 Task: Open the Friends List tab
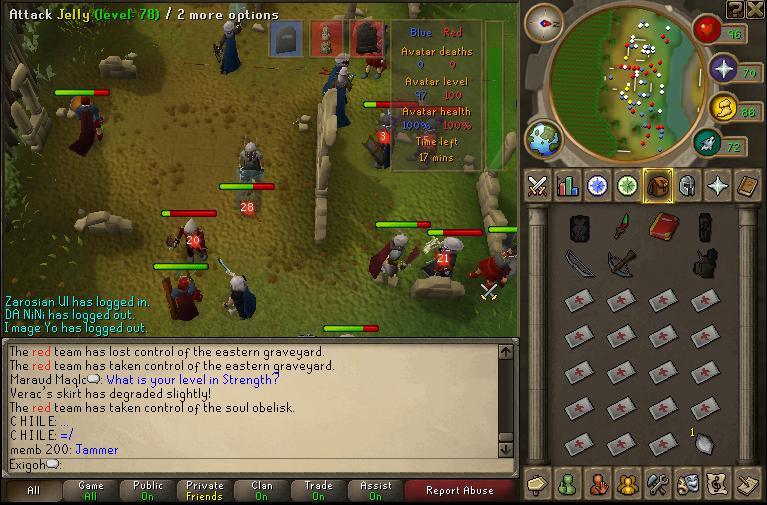568,483
